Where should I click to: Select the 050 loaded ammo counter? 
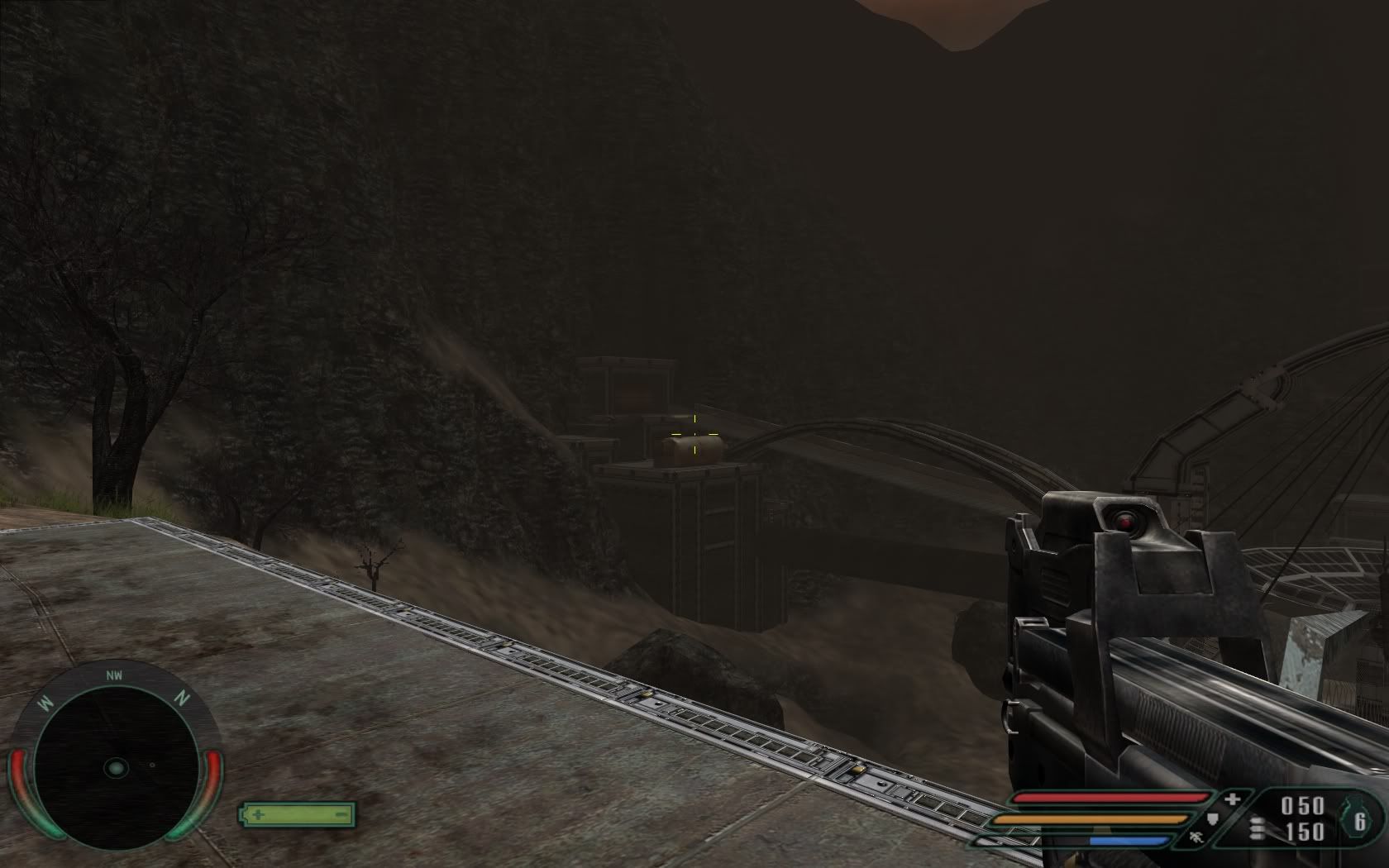1302,804
